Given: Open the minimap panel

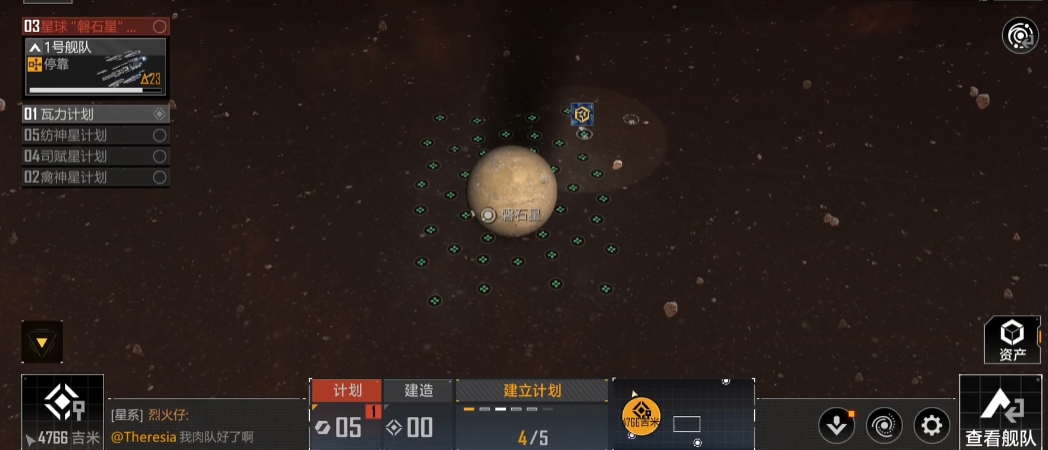Looking at the screenshot, I should [x=684, y=412].
